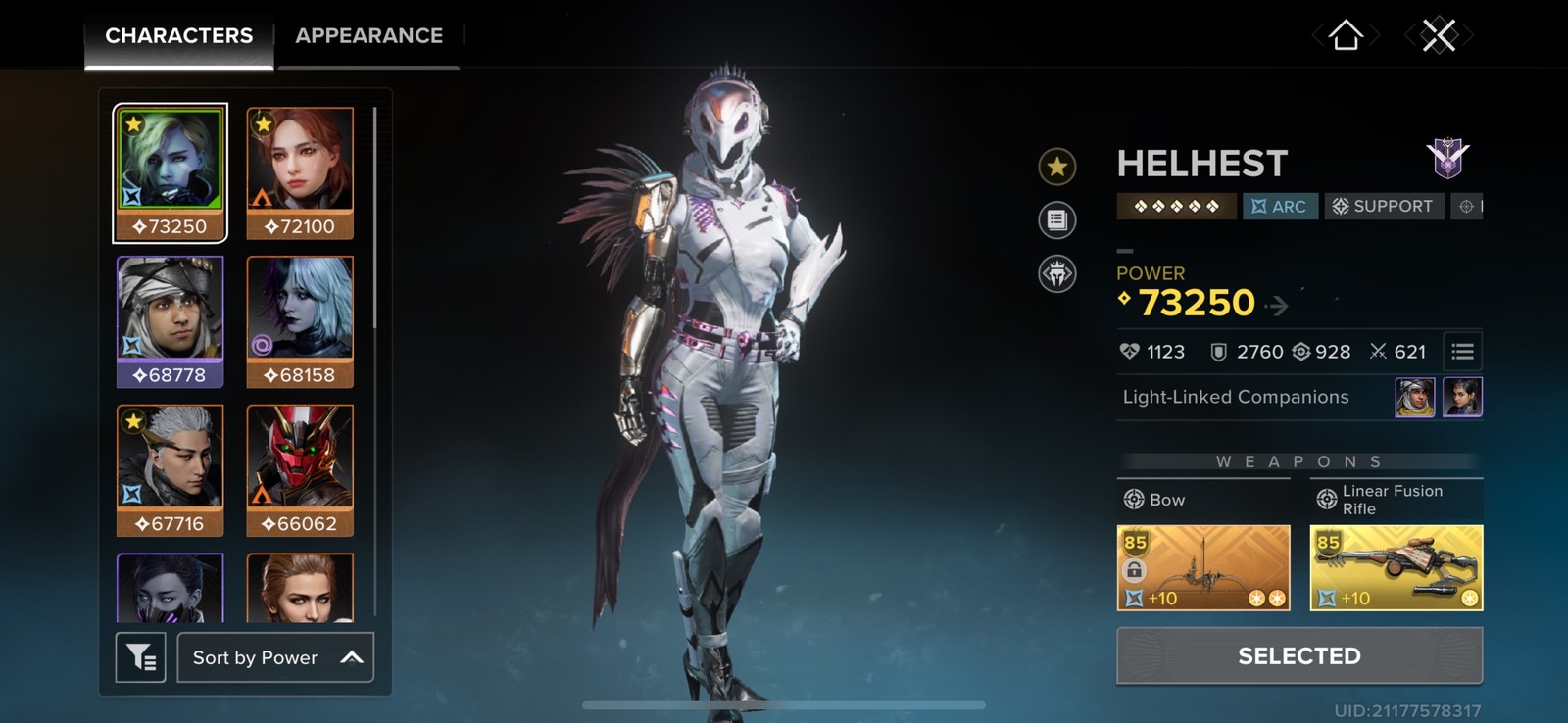
Task: Inspect the equipped Bow weapon
Action: click(x=1203, y=568)
